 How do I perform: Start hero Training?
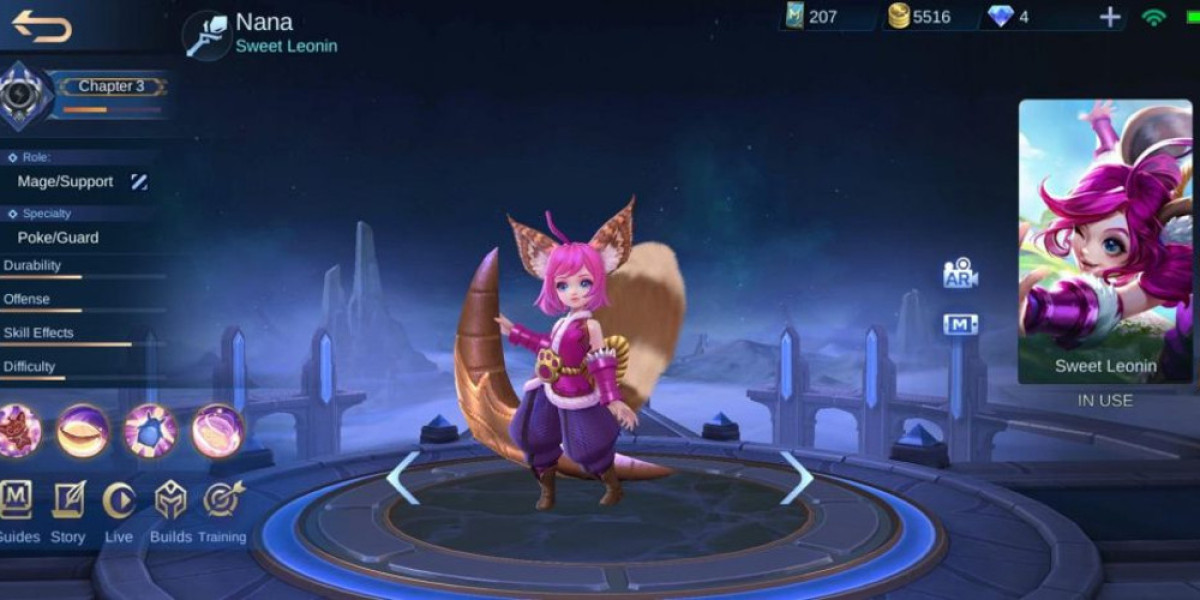(x=222, y=500)
